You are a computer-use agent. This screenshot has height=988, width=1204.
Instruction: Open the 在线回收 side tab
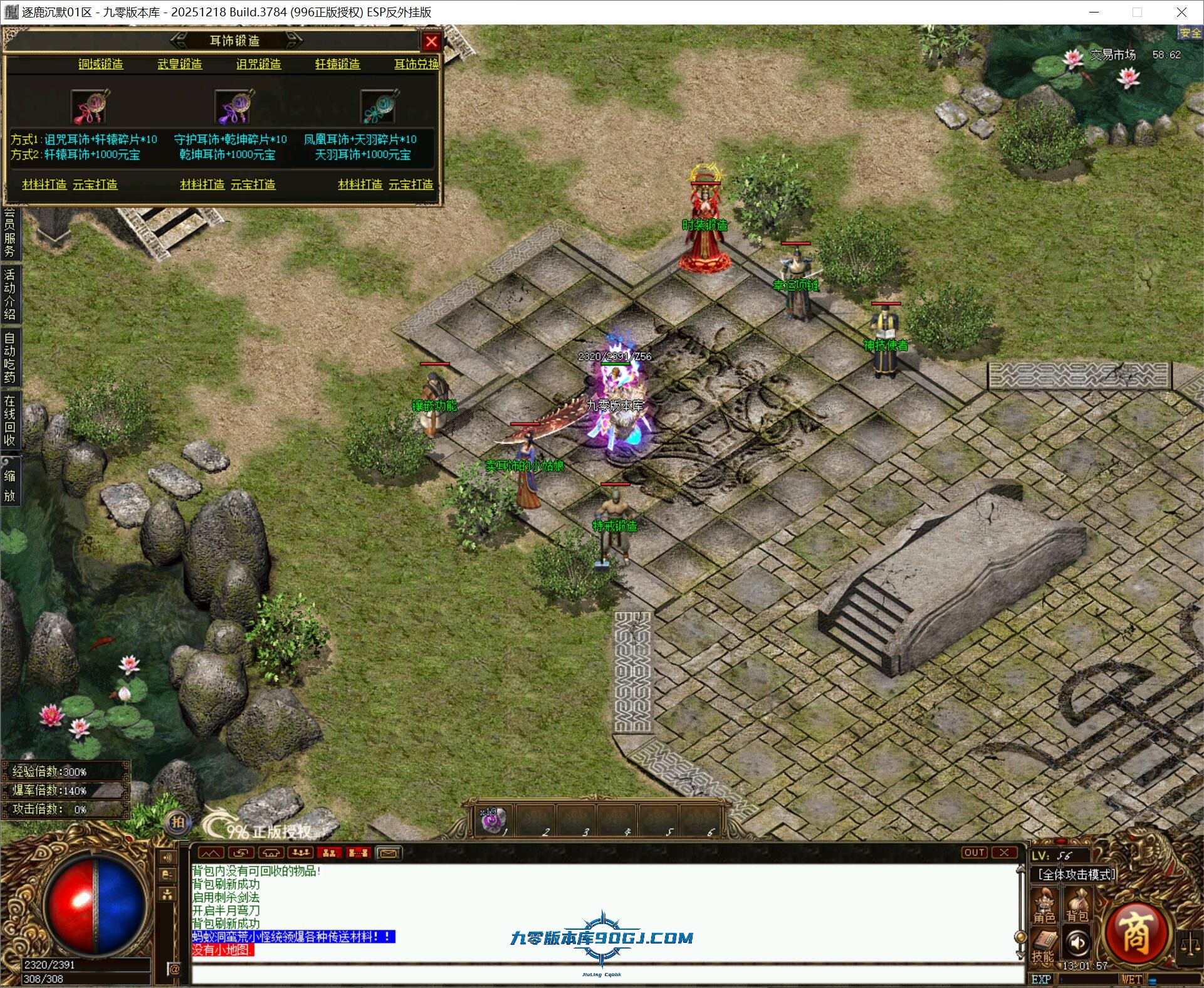[9, 420]
